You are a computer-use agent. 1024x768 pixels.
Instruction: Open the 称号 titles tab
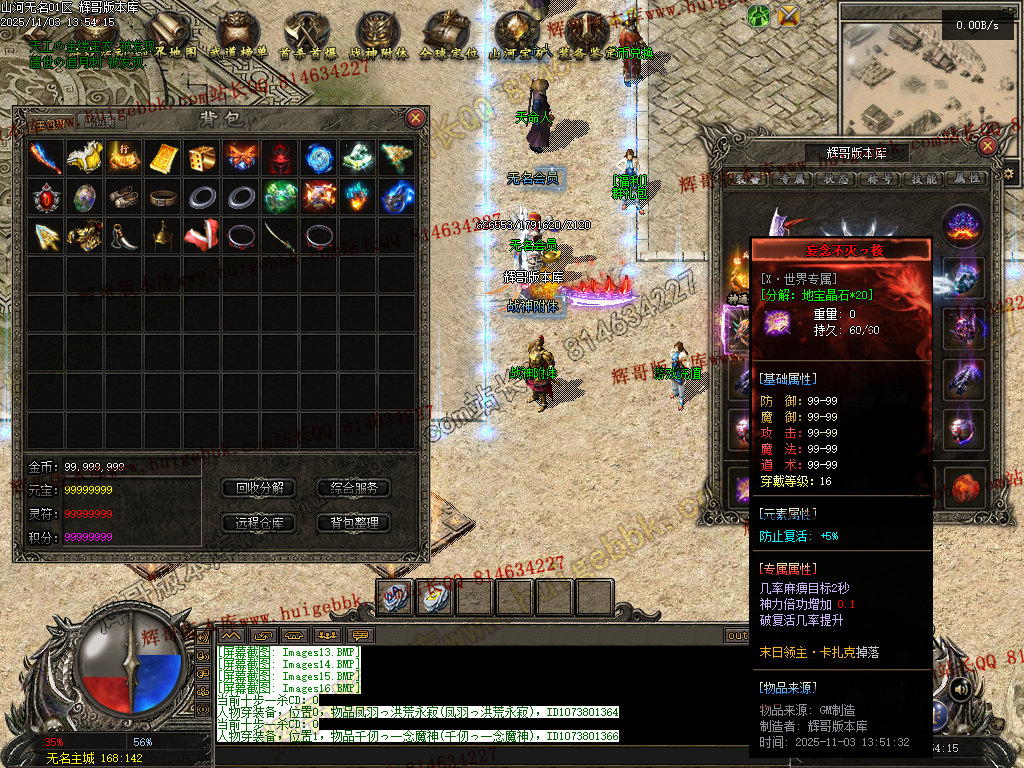(881, 179)
